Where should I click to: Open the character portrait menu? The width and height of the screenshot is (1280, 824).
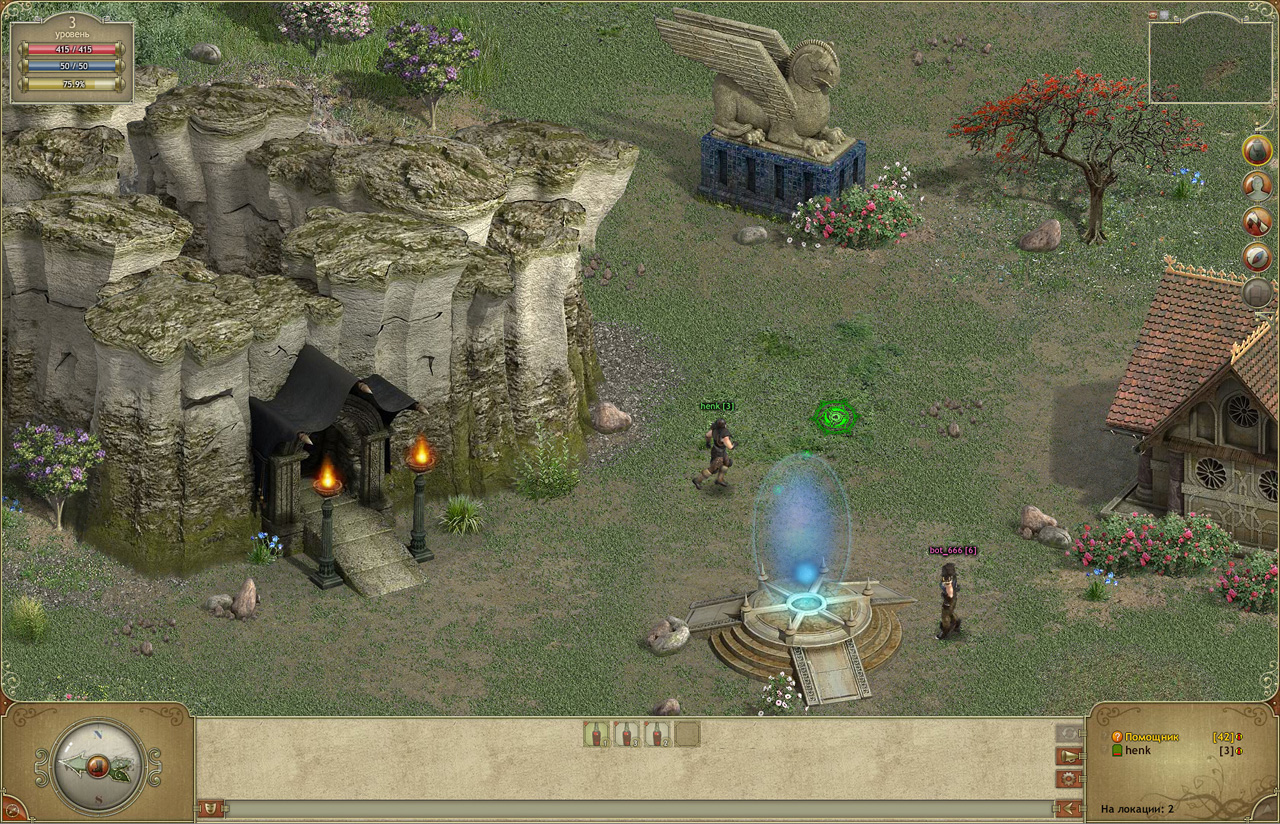pyautogui.click(x=1257, y=186)
